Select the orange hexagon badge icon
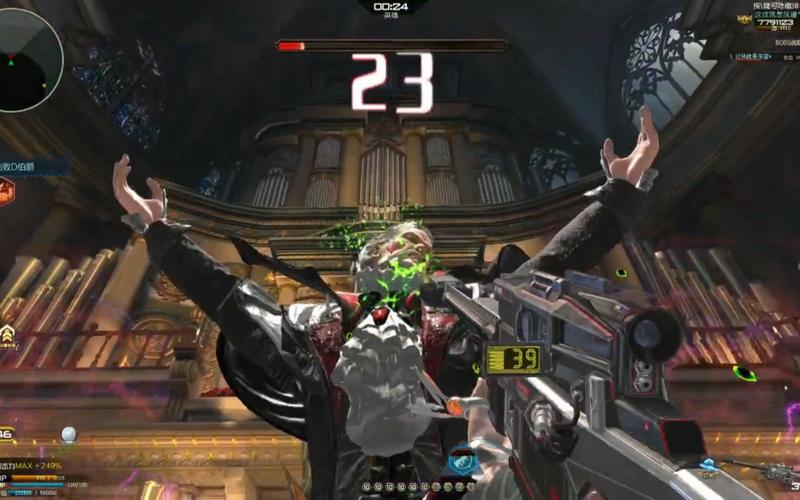800x500 pixels. click(x=6, y=192)
